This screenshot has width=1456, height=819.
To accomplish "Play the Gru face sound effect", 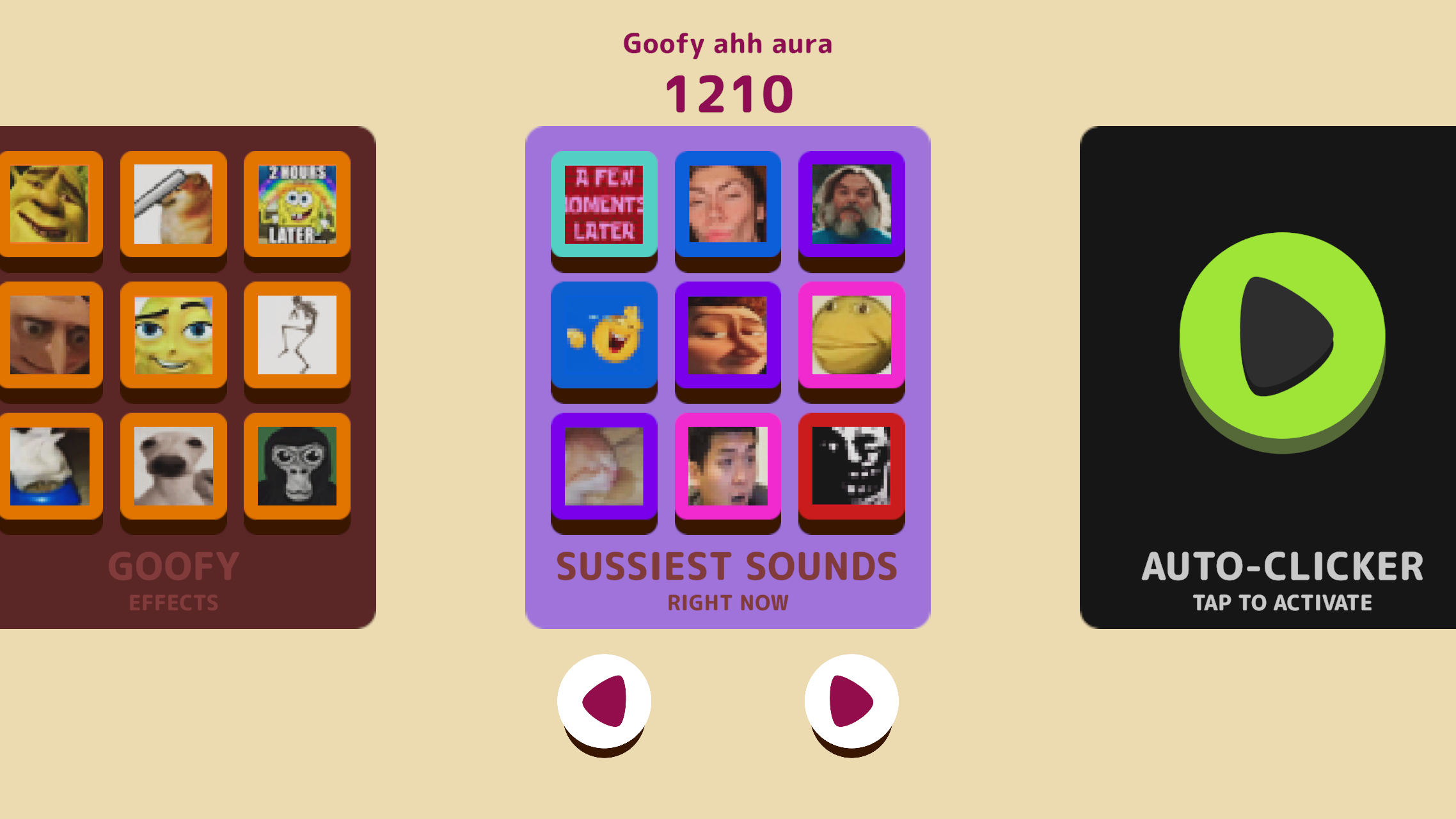I will pos(51,335).
